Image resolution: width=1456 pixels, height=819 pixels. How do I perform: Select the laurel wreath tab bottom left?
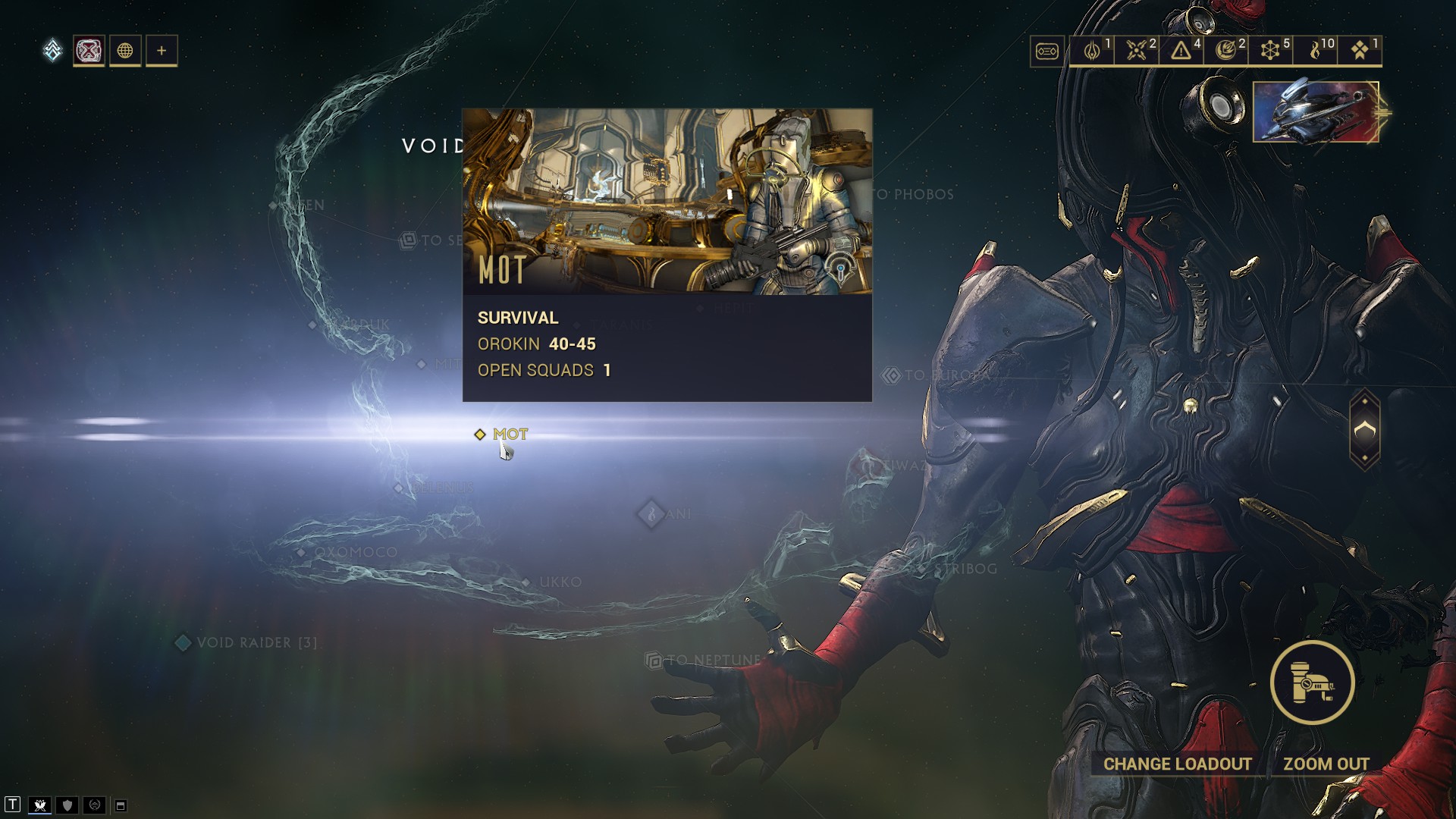point(94,805)
